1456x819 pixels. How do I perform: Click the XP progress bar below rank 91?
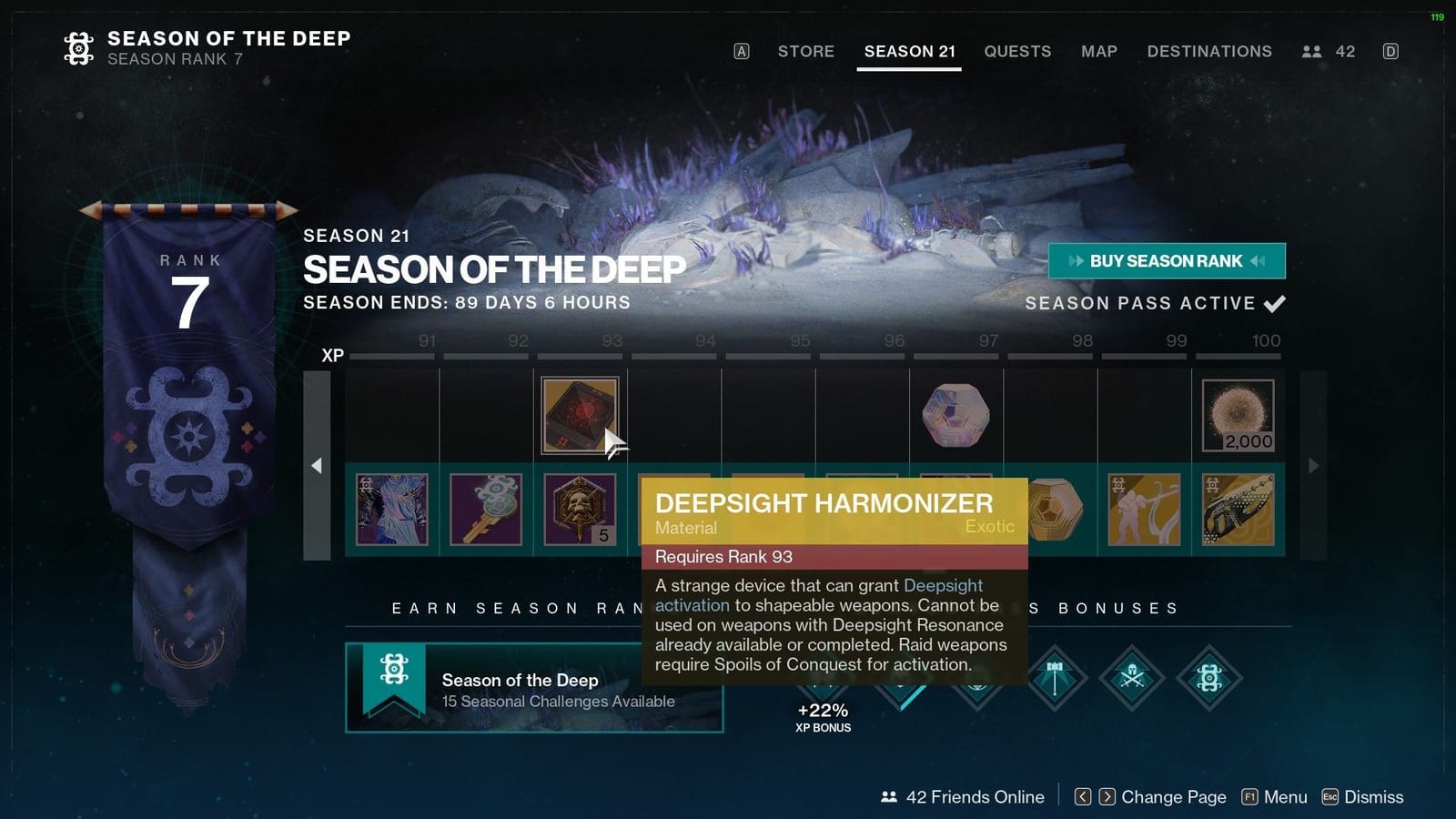(391, 356)
